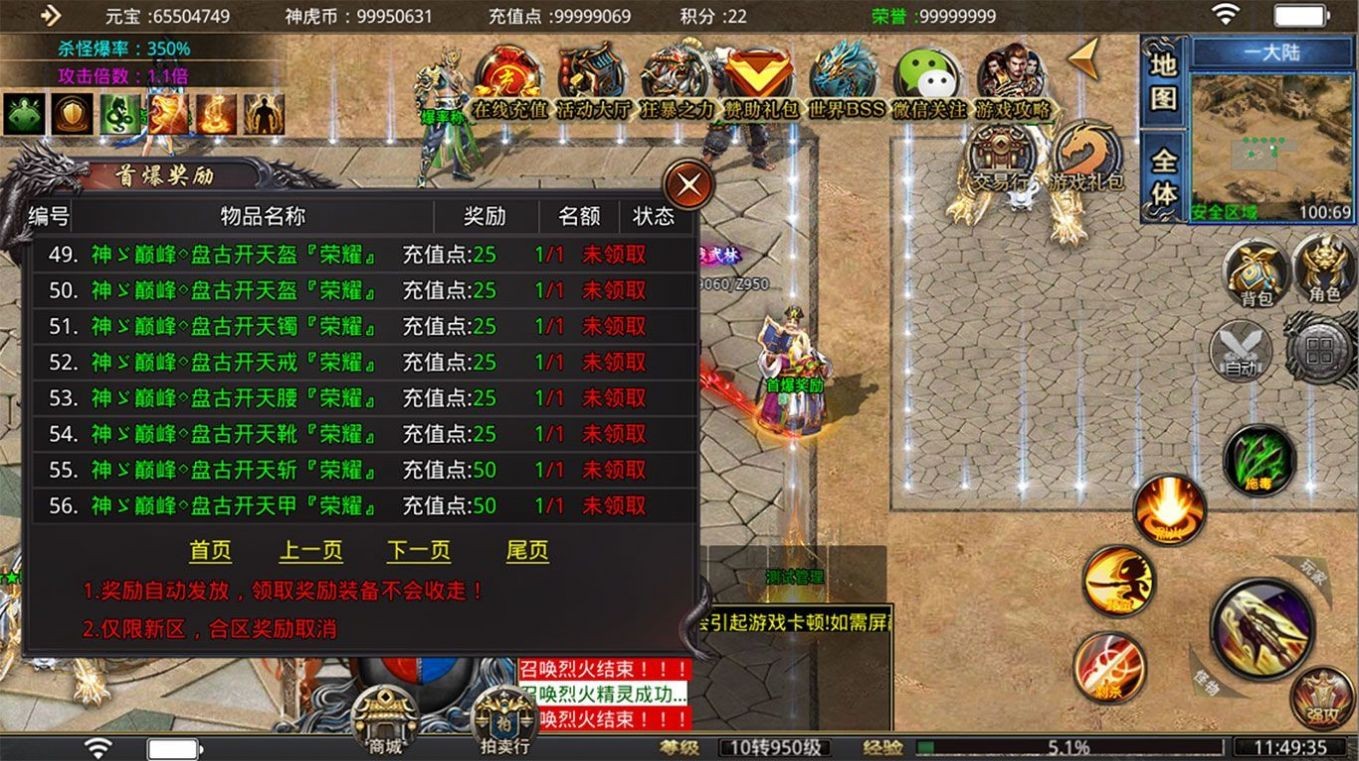Open the 背包 backpack icon

1256,270
